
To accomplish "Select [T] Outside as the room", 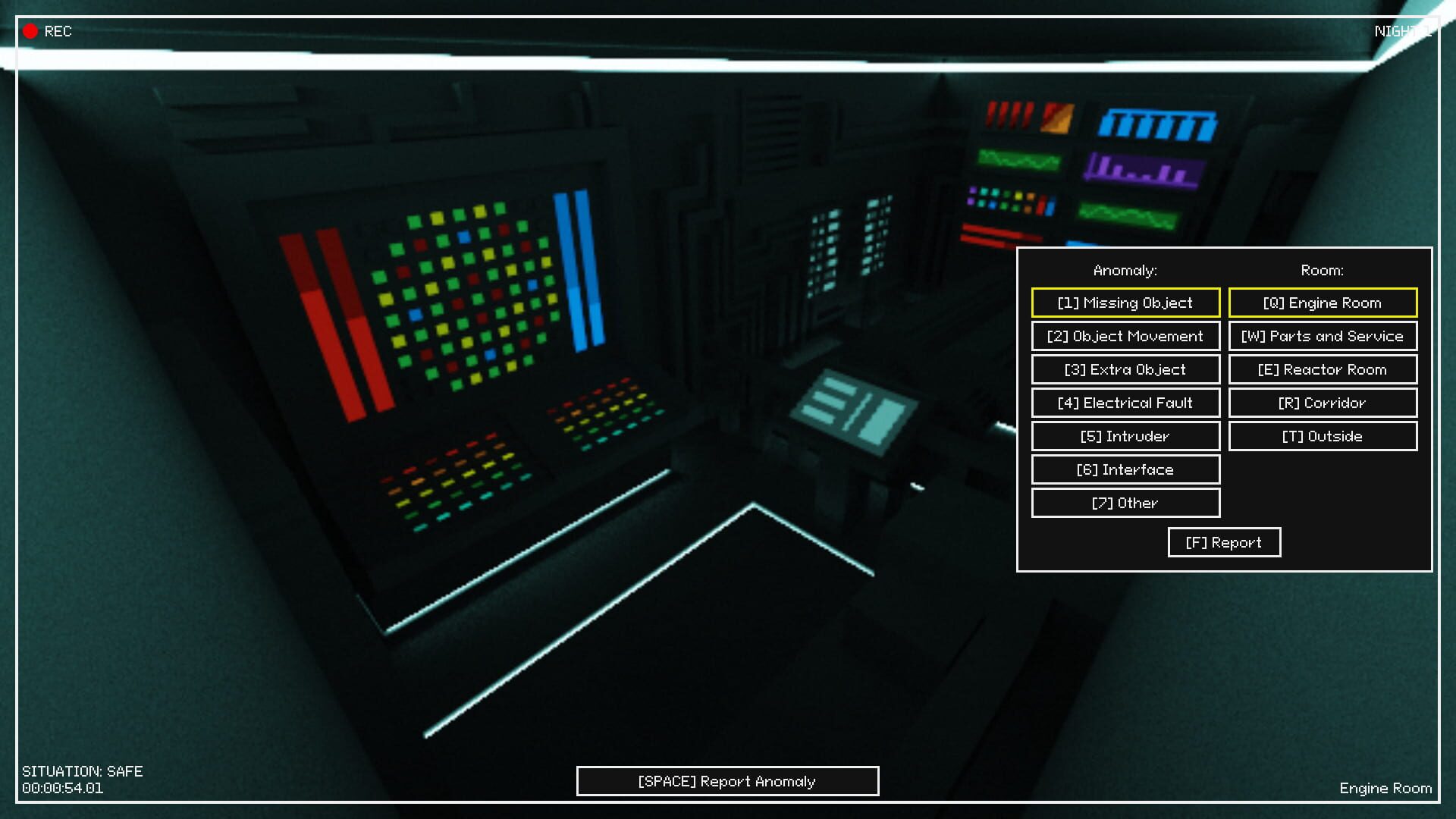I will pos(1323,436).
